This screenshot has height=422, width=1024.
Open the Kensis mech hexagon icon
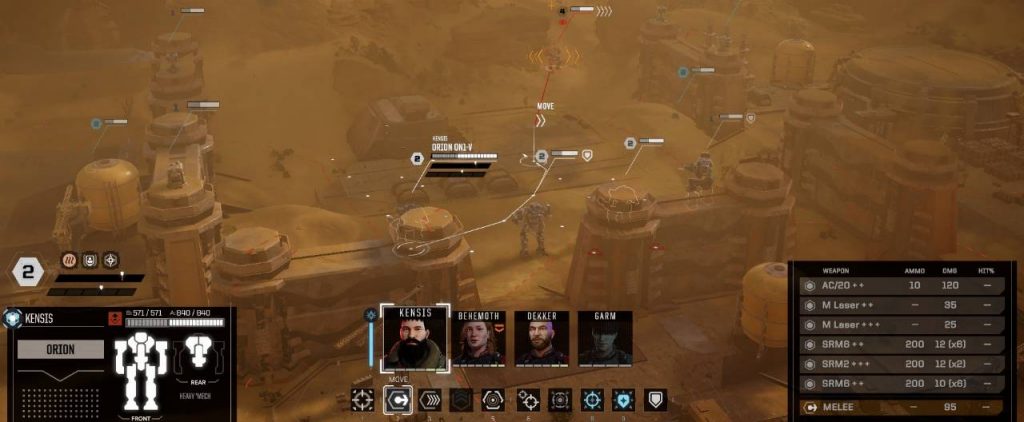coord(13,318)
